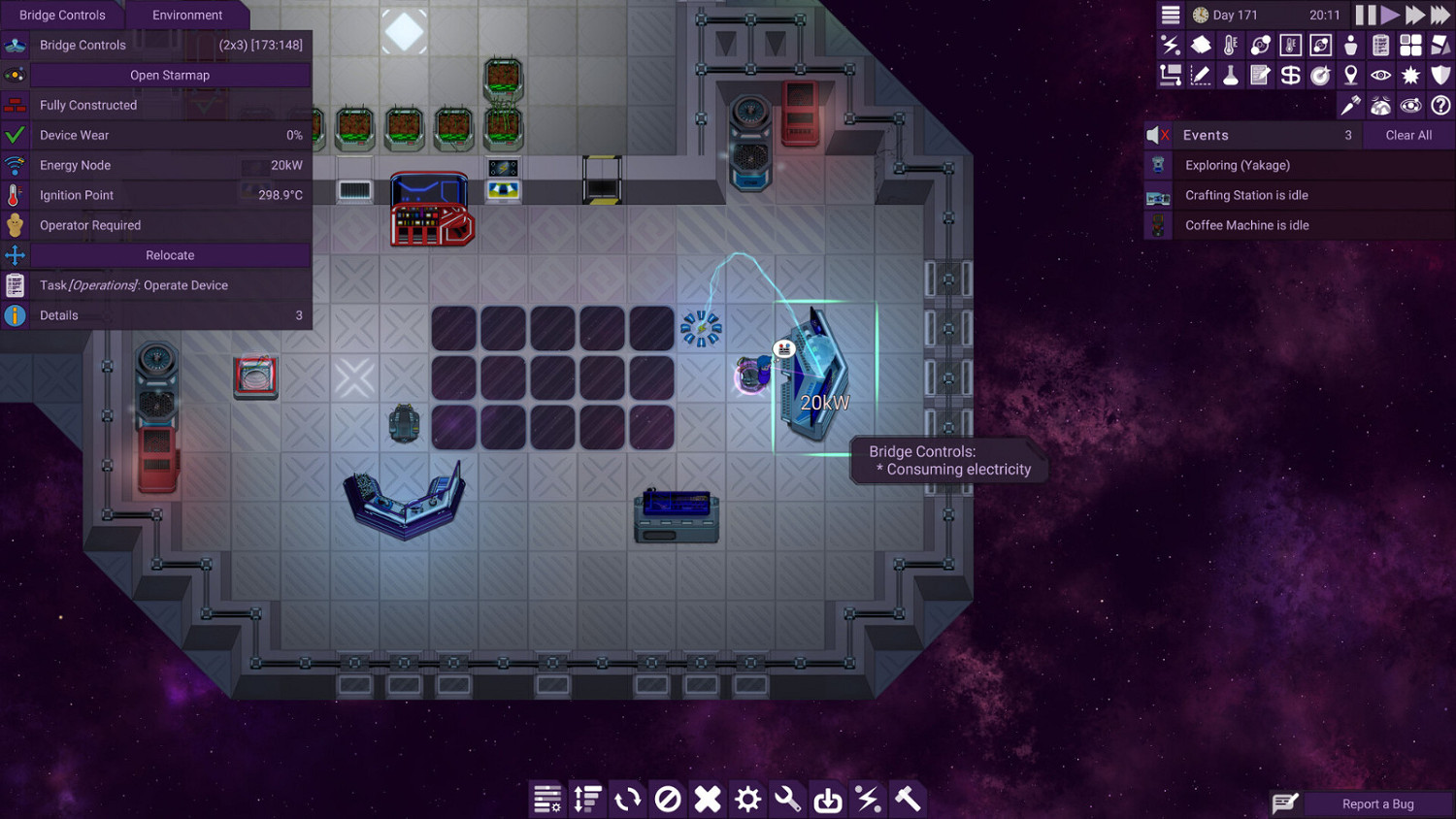Clear All events in the Events panel
This screenshot has height=819, width=1456.
tap(1408, 135)
